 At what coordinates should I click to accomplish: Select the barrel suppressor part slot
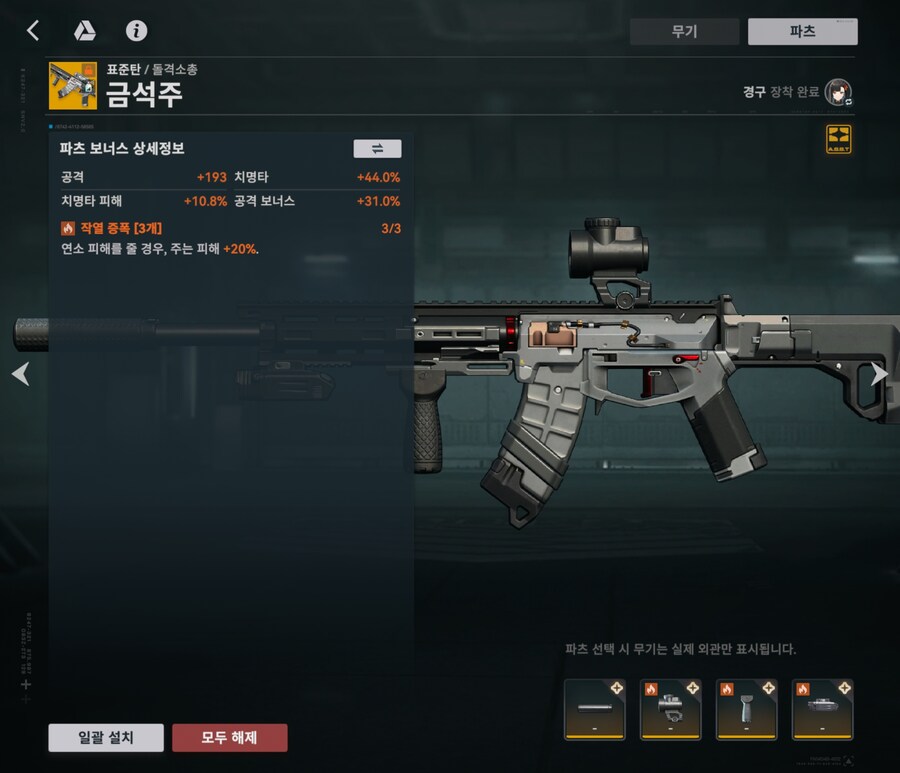595,709
